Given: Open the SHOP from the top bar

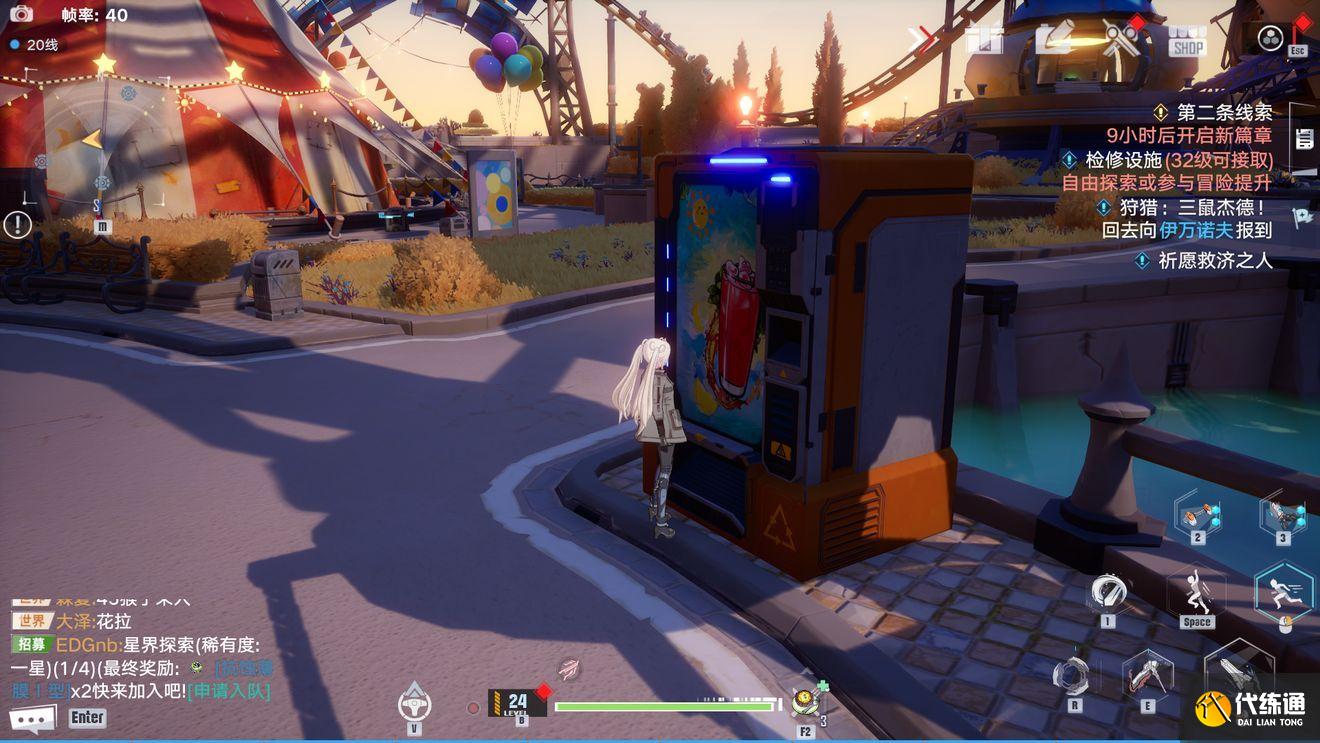Looking at the screenshot, I should point(1187,40).
